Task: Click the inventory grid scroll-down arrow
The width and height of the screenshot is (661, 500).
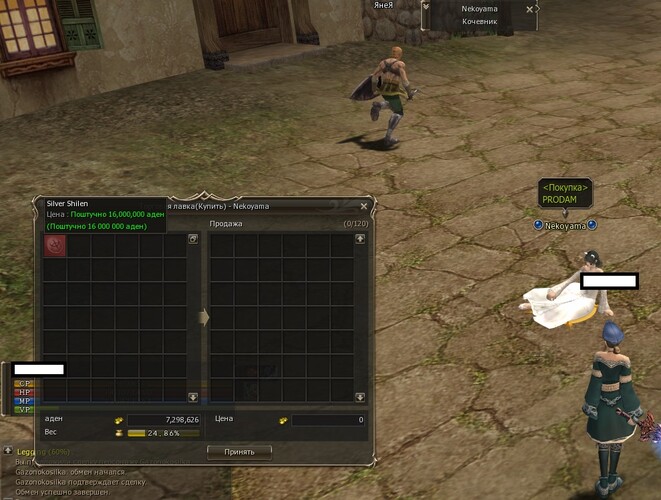Action: 193,397
